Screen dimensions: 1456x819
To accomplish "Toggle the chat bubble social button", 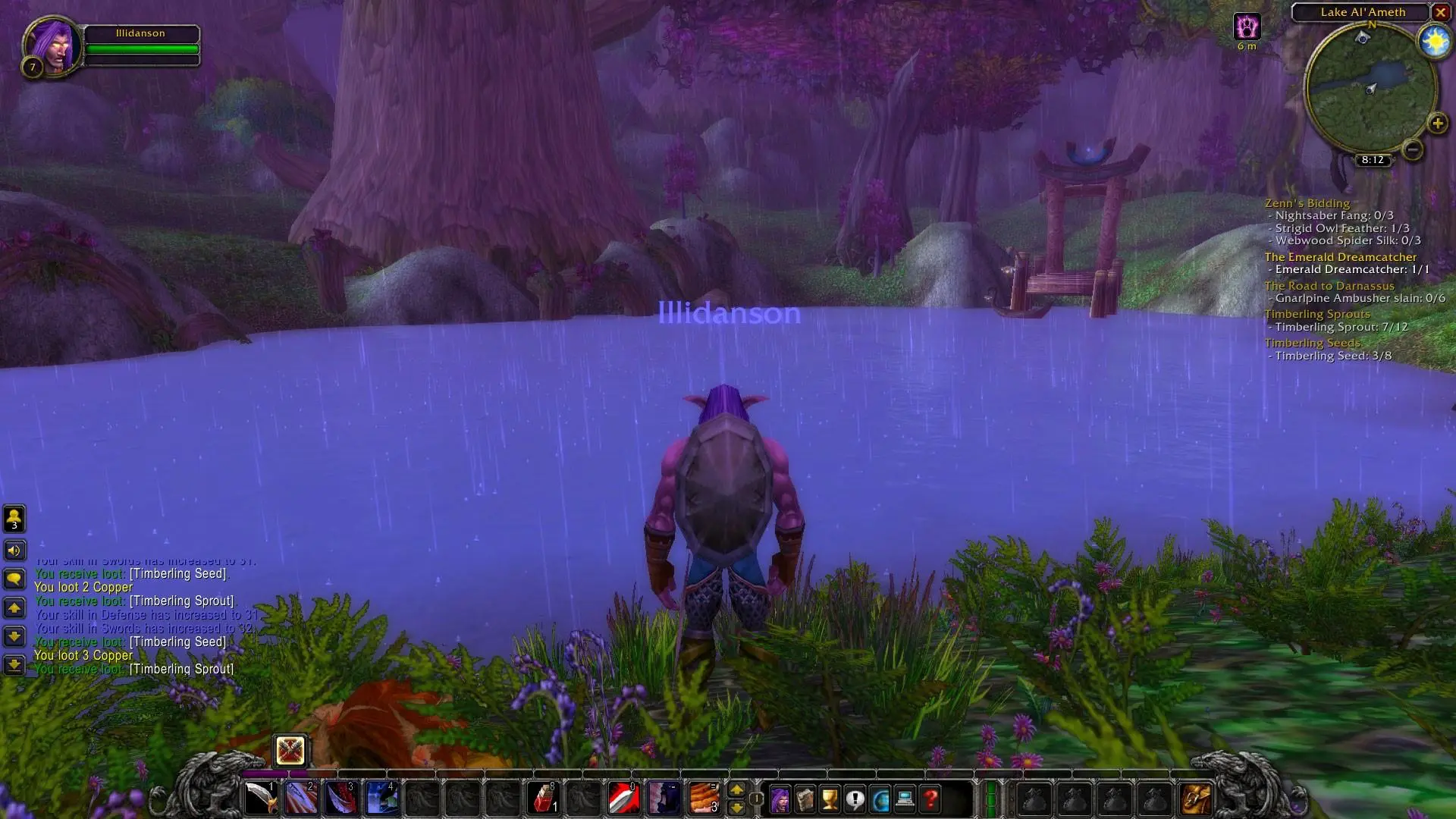I will coord(13,579).
